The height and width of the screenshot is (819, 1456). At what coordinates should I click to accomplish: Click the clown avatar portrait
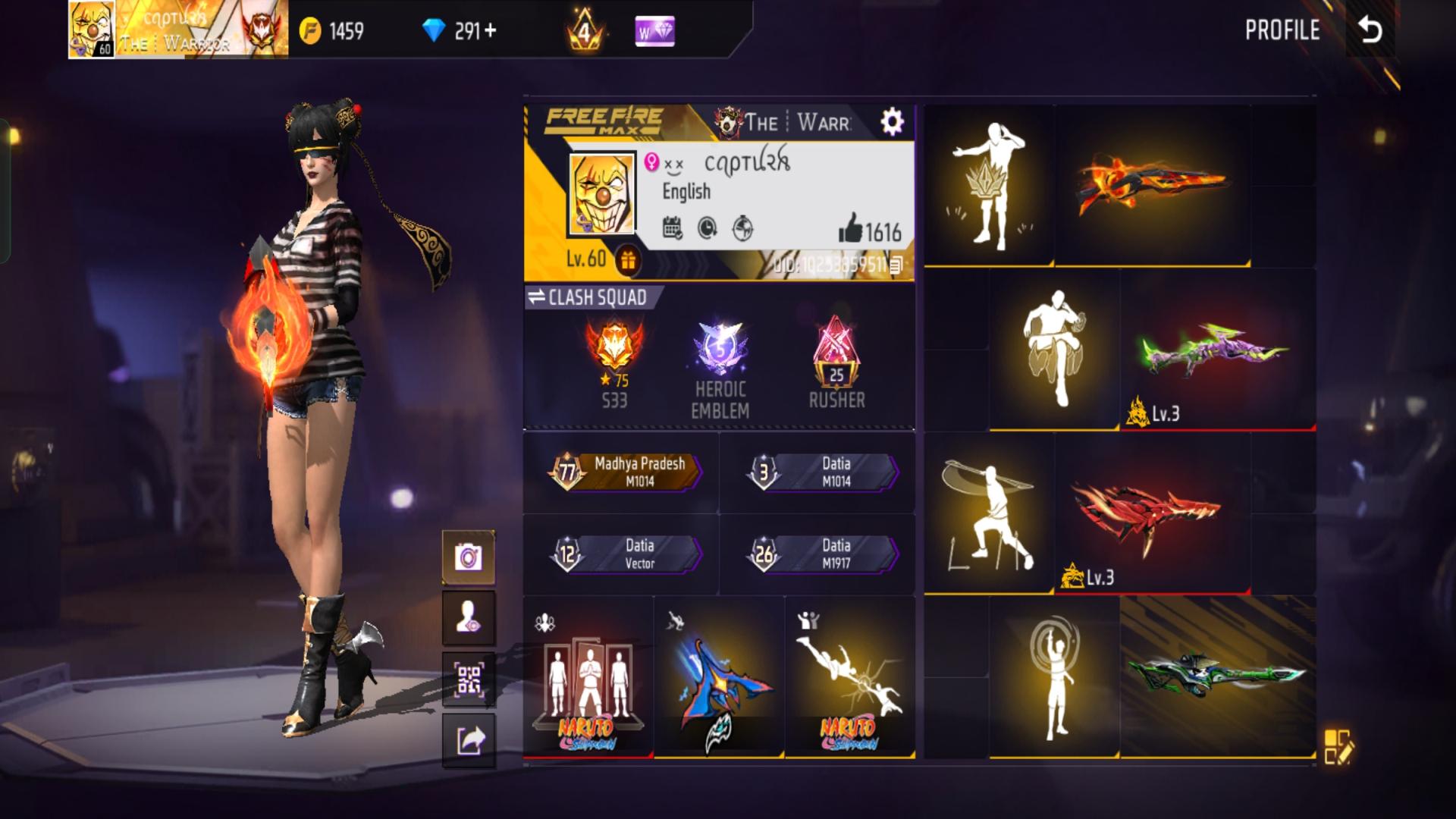coord(601,195)
